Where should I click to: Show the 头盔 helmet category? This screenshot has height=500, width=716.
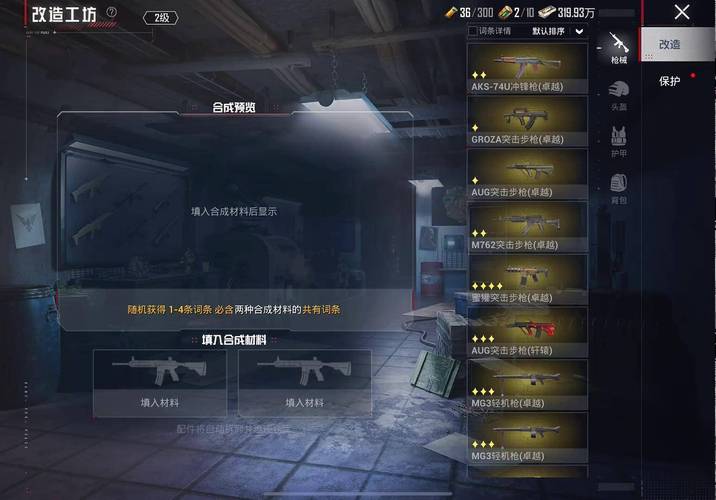coord(619,95)
